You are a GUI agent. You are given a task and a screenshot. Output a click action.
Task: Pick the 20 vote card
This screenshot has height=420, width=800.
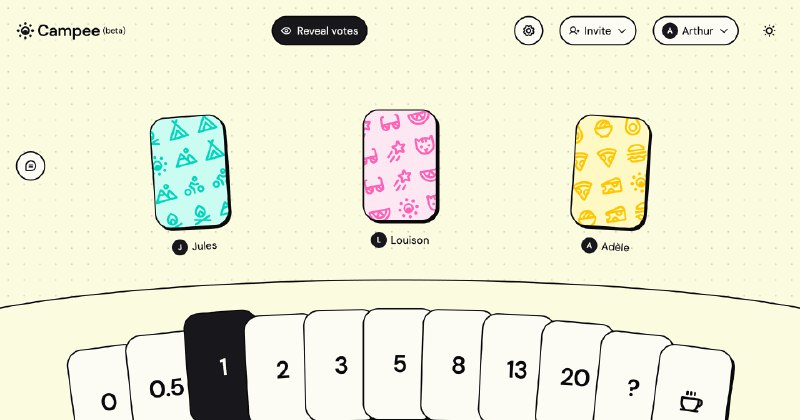[574, 376]
